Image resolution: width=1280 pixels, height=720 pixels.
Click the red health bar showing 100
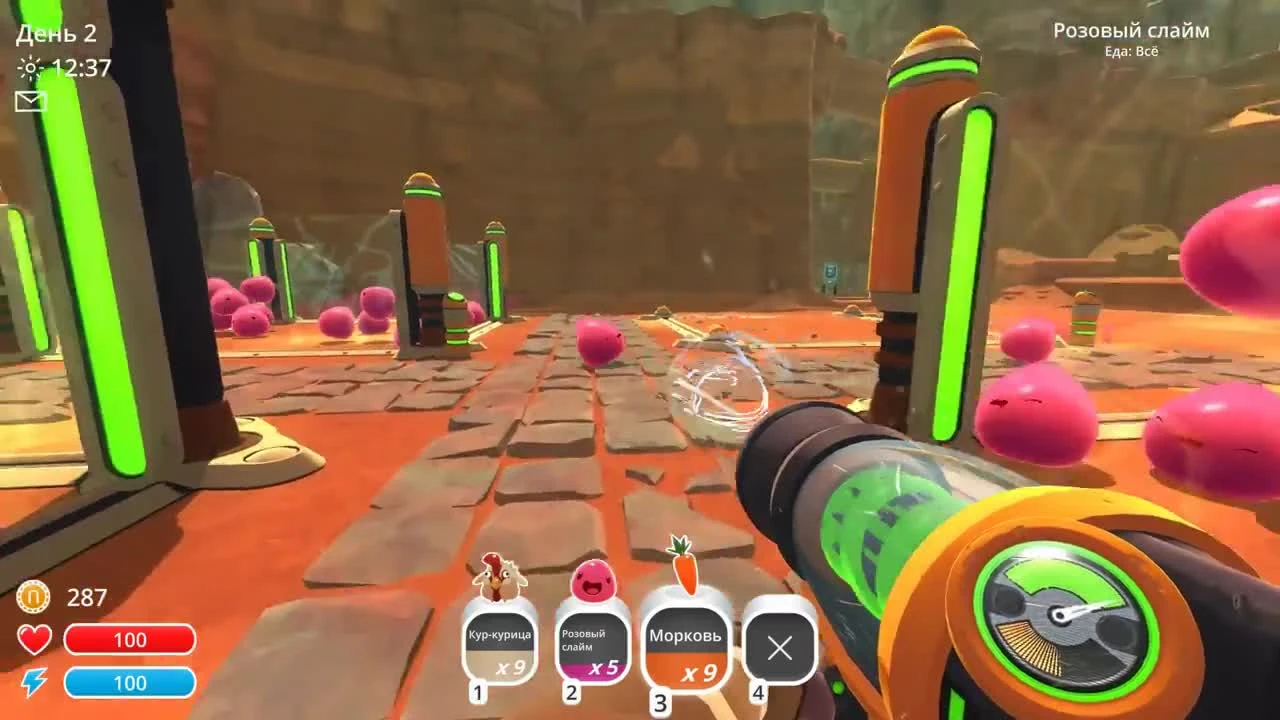[x=131, y=639]
